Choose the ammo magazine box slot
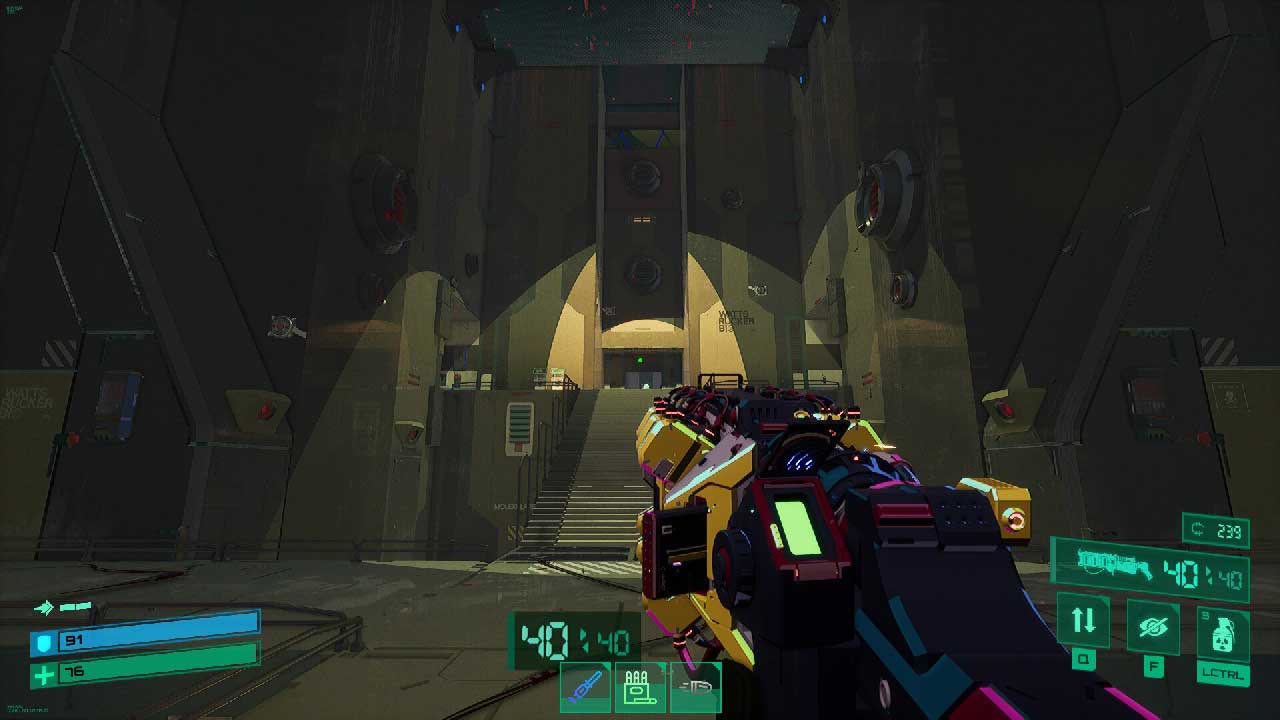This screenshot has width=1280, height=720. 640,687
